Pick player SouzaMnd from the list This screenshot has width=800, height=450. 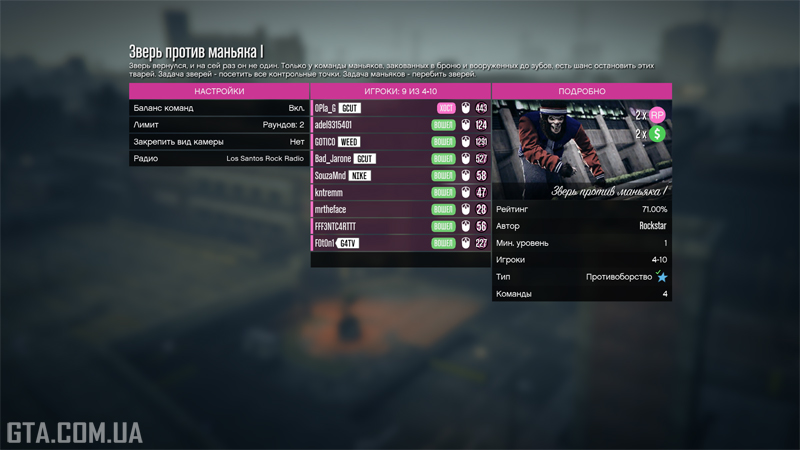coord(400,176)
